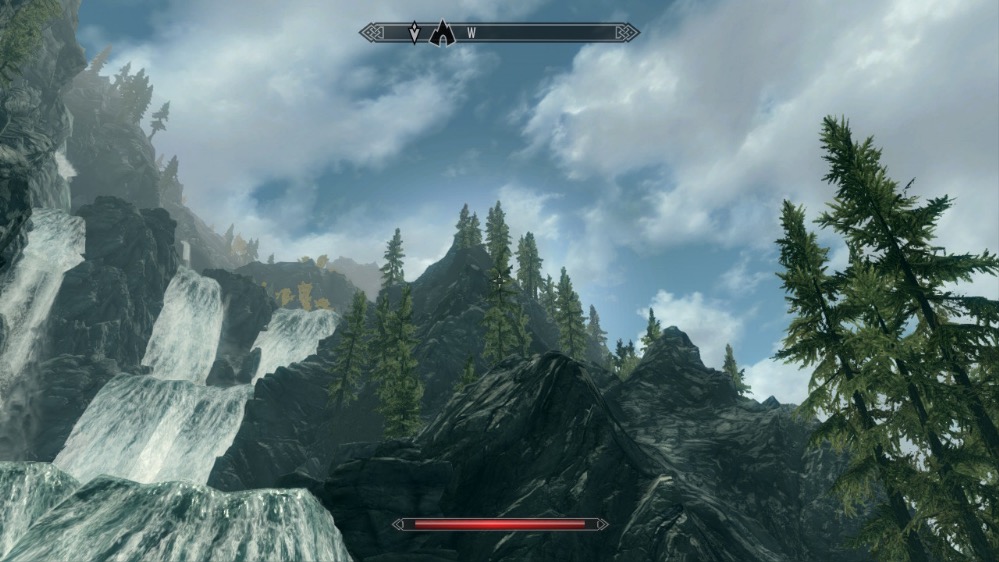999x562 pixels.
Task: Click the W heading on the compass bar
Action: pyautogui.click(x=471, y=33)
